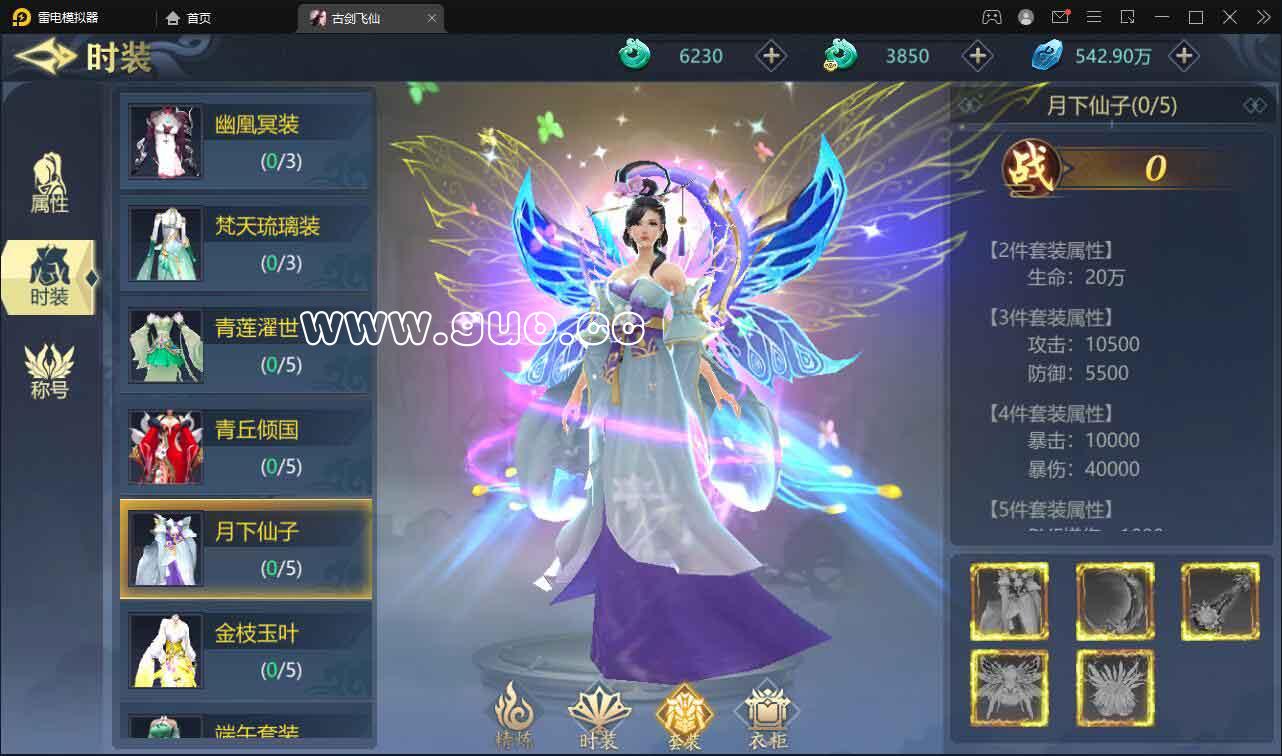The width and height of the screenshot is (1282, 756).
Task: Go back using the 时装 header arrow
Action: point(45,57)
